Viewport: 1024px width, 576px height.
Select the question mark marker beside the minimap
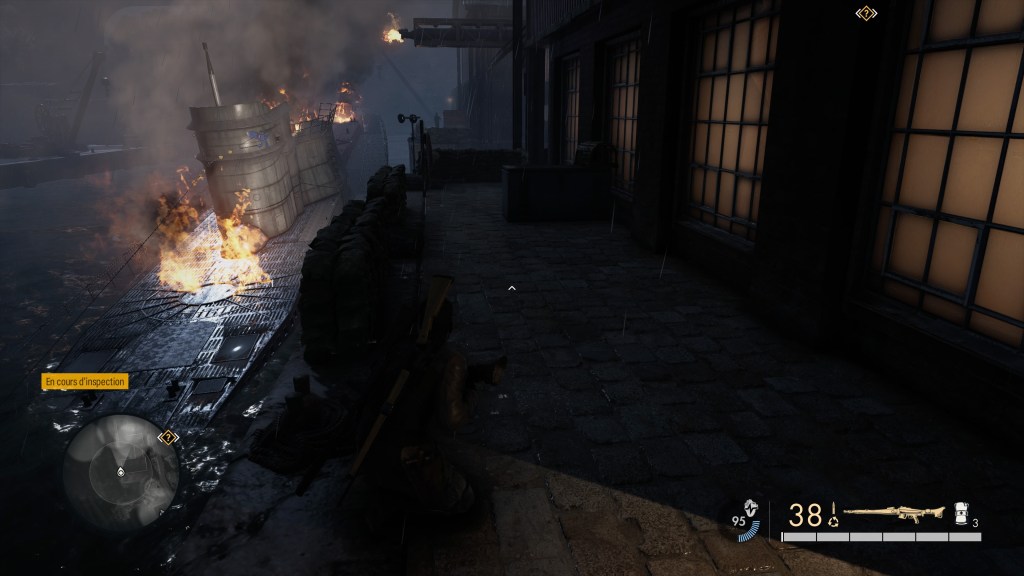168,437
